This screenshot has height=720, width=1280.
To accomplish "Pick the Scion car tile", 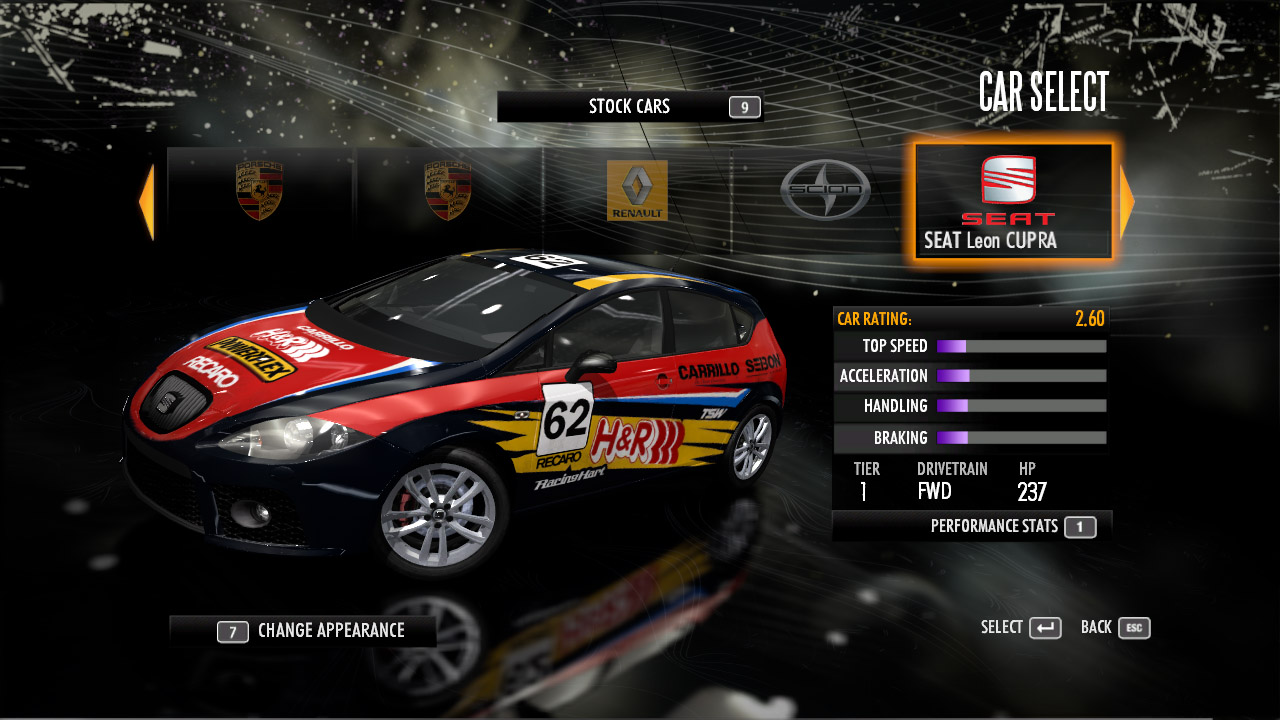I will click(825, 190).
